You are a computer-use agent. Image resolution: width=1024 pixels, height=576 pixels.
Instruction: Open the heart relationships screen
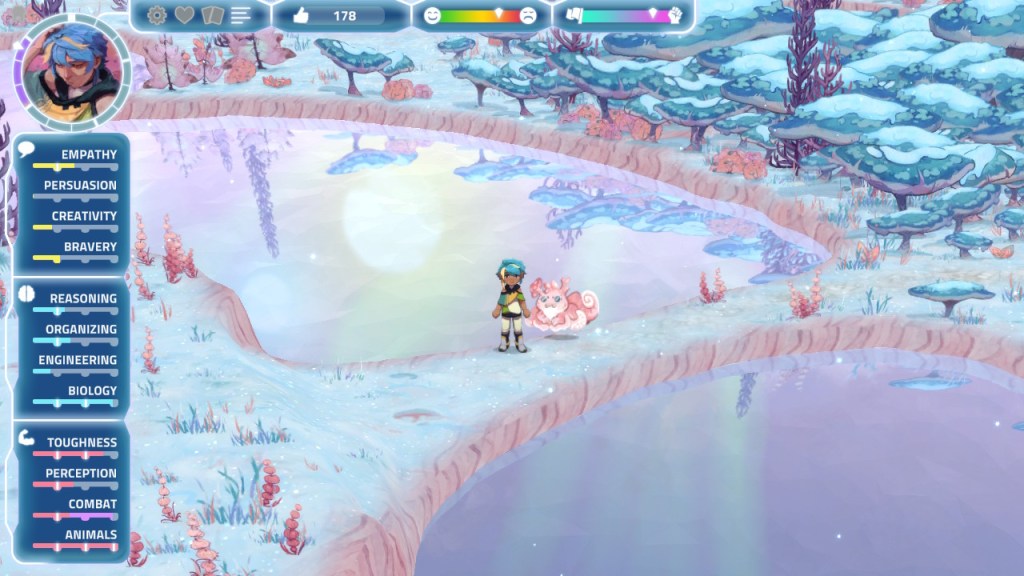tap(185, 15)
